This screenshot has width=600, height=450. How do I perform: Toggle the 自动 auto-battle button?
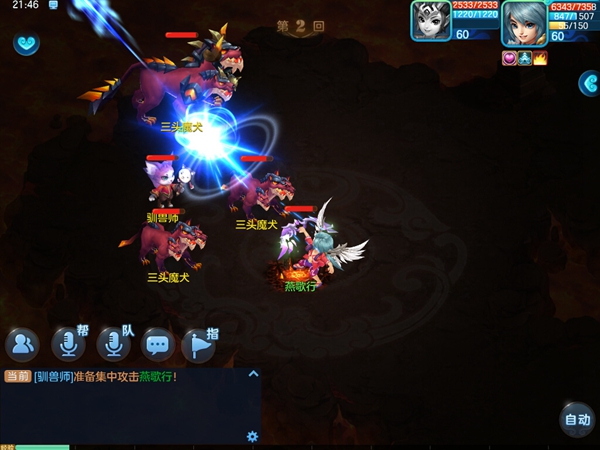[x=577, y=420]
